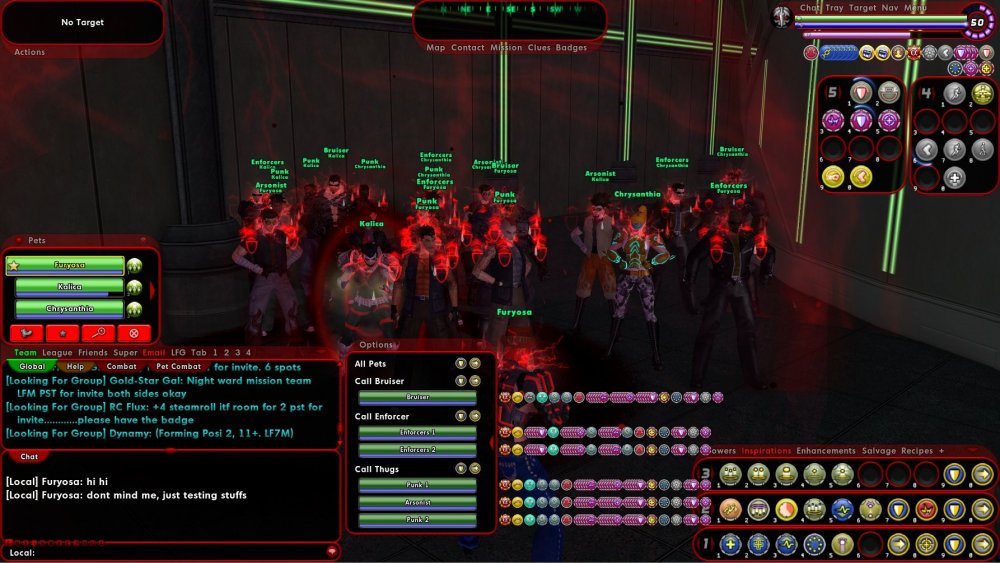The image size is (1000, 563).
Task: Select pet Kalica in Pets window
Action: click(69, 287)
